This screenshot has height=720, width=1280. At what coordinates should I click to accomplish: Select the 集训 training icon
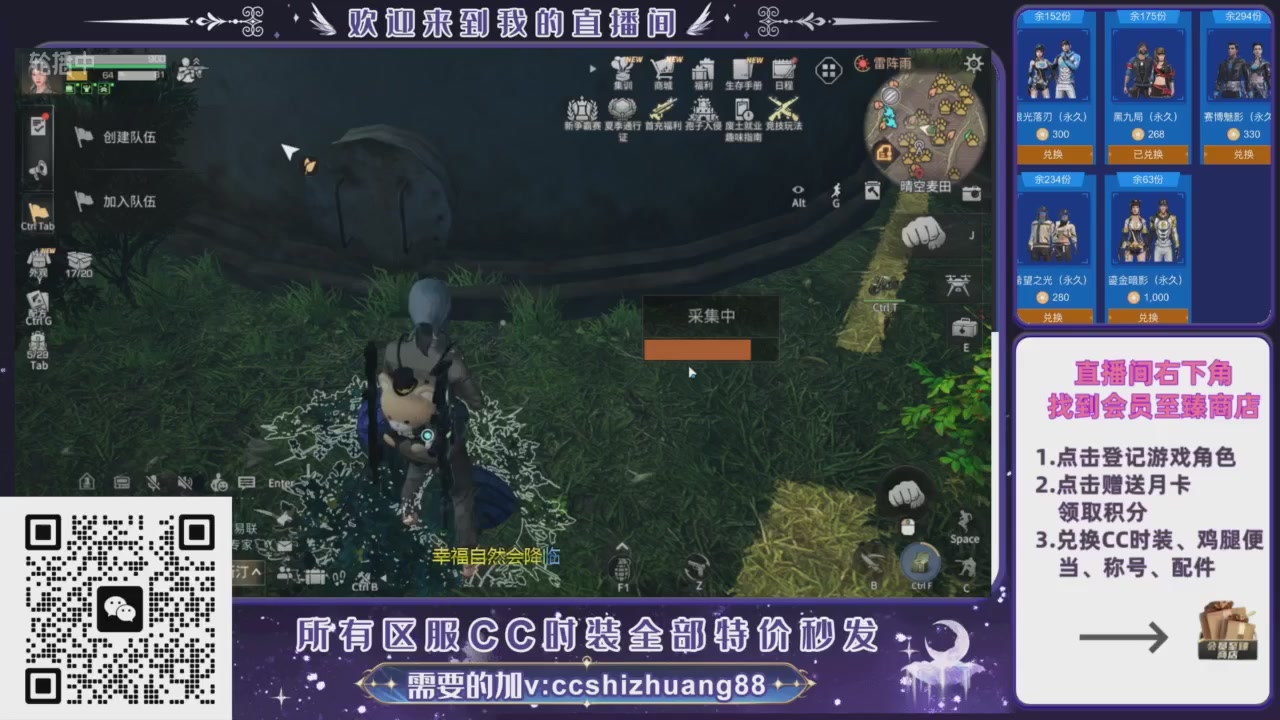coord(622,70)
